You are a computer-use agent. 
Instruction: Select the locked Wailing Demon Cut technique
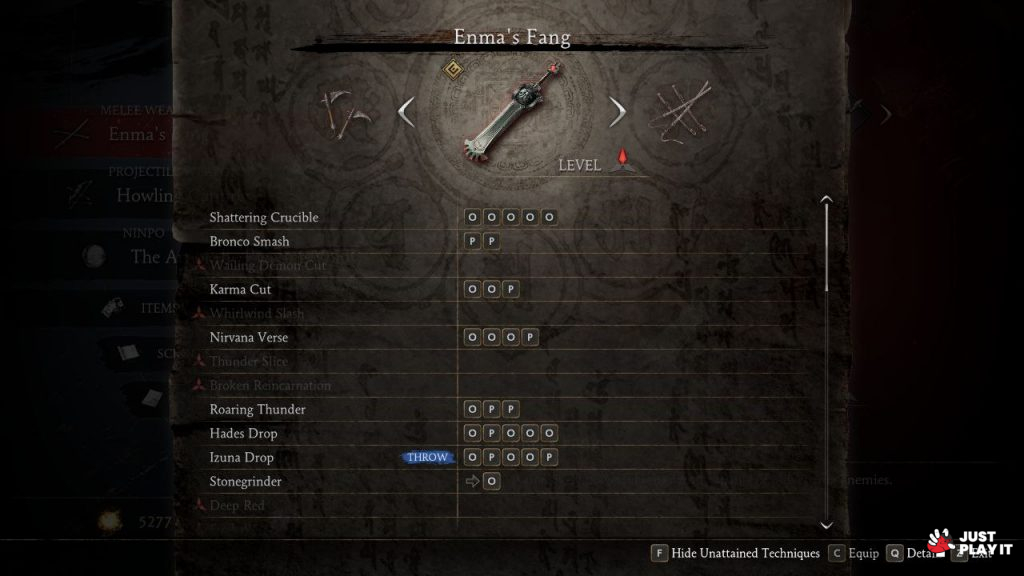[268, 265]
